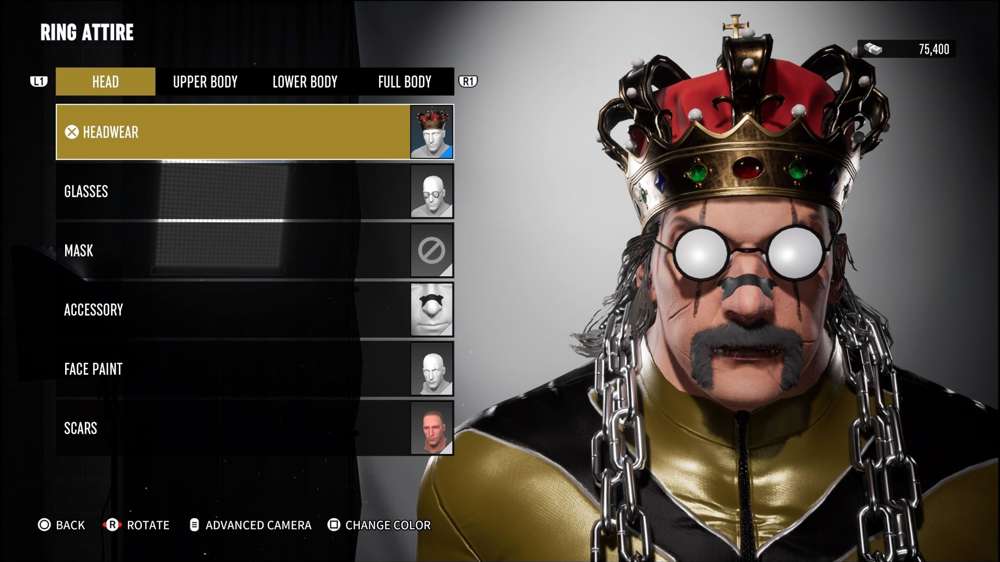The image size is (1000, 562).
Task: Click the Glasses preview thumbnail
Action: click(432, 191)
